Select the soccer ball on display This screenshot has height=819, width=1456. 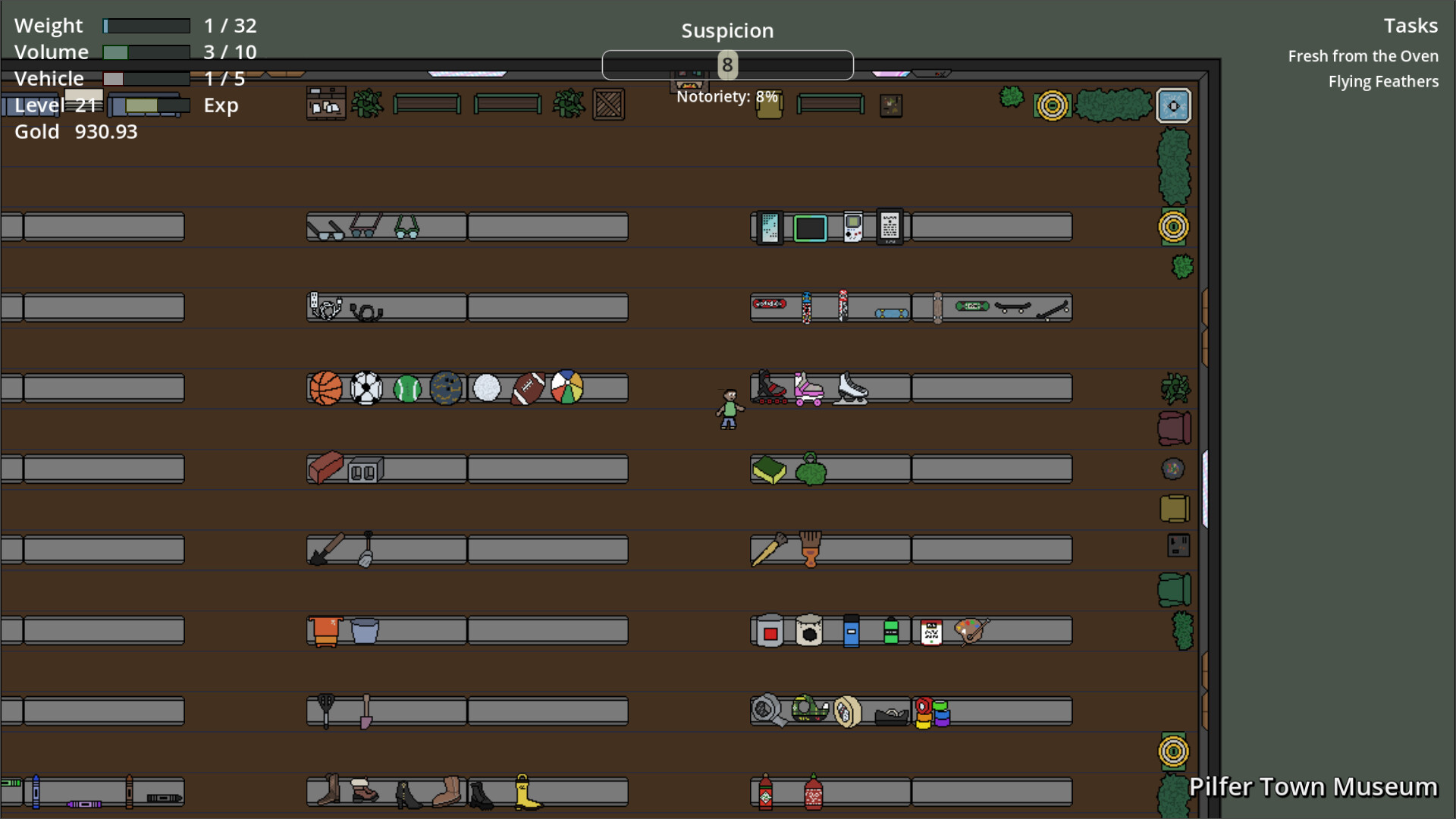coord(366,388)
